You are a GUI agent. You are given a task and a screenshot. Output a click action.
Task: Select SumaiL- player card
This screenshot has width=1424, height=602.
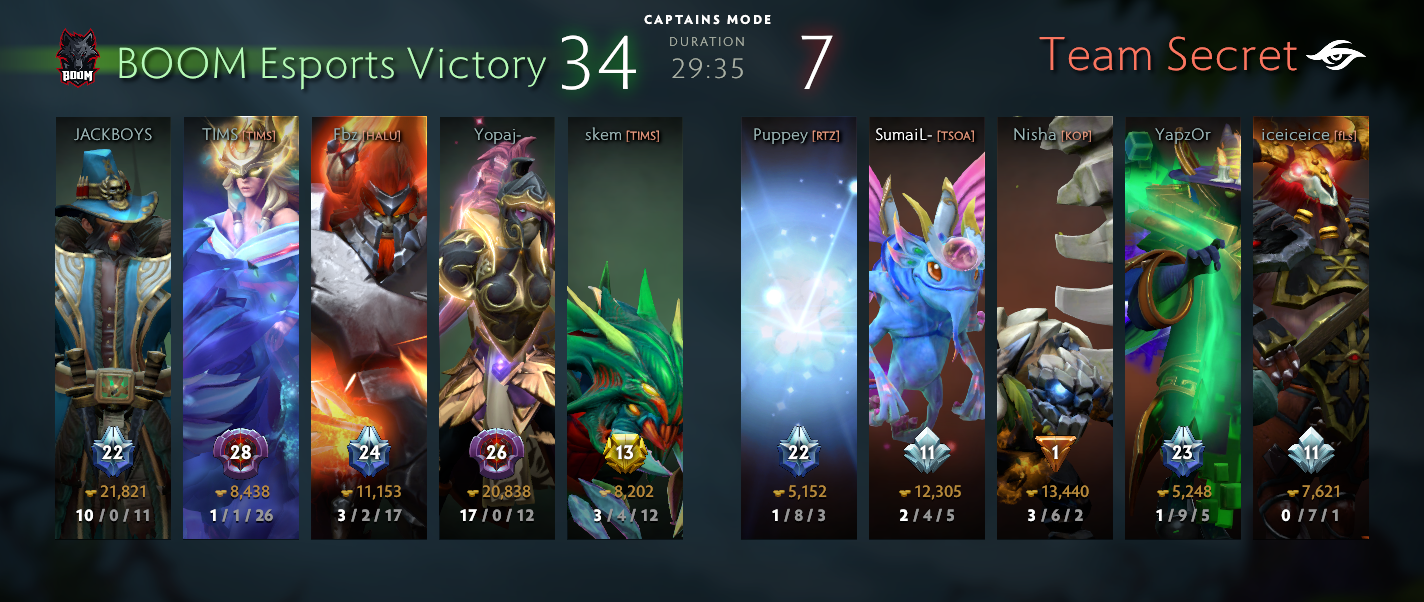click(927, 328)
